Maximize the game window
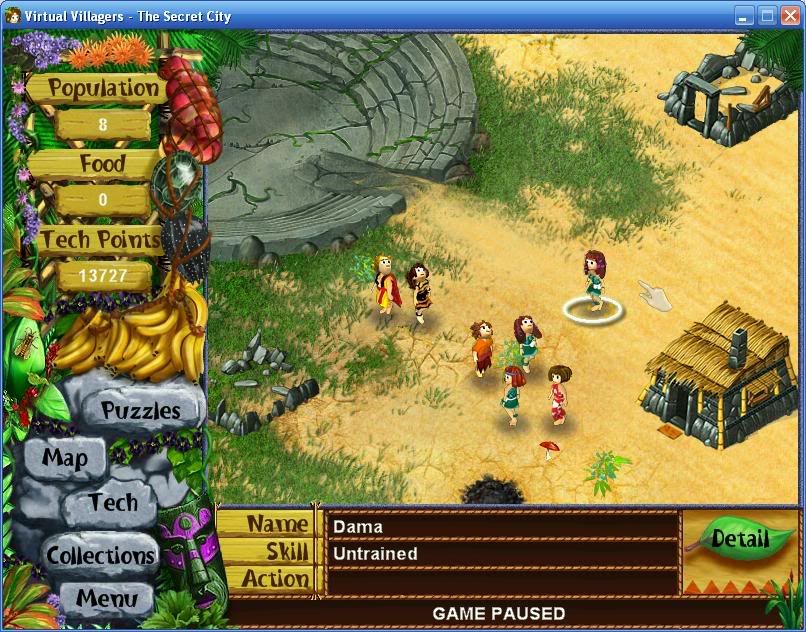Image resolution: width=806 pixels, height=632 pixels. (767, 15)
